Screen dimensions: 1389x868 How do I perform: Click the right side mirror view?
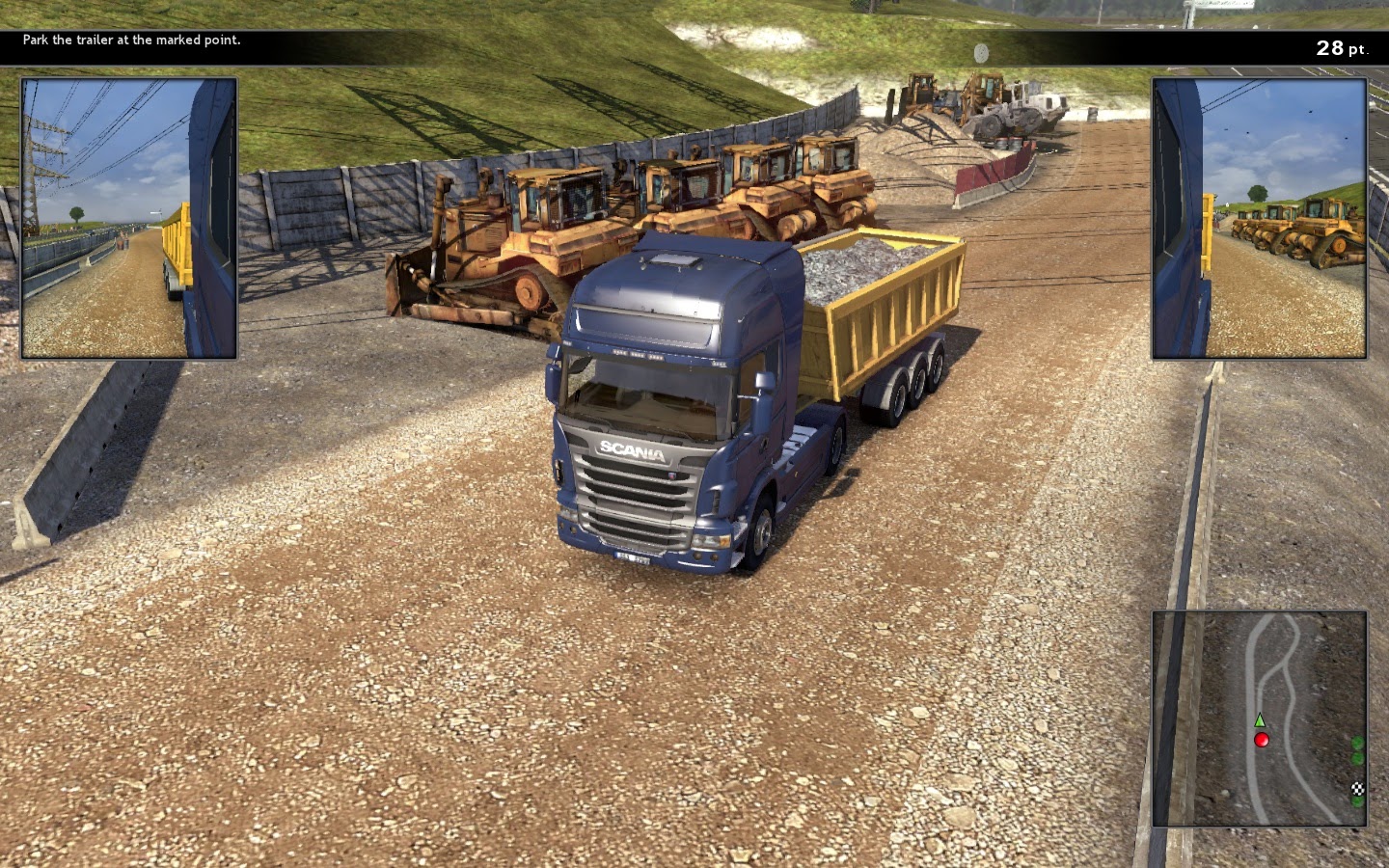[1259, 219]
